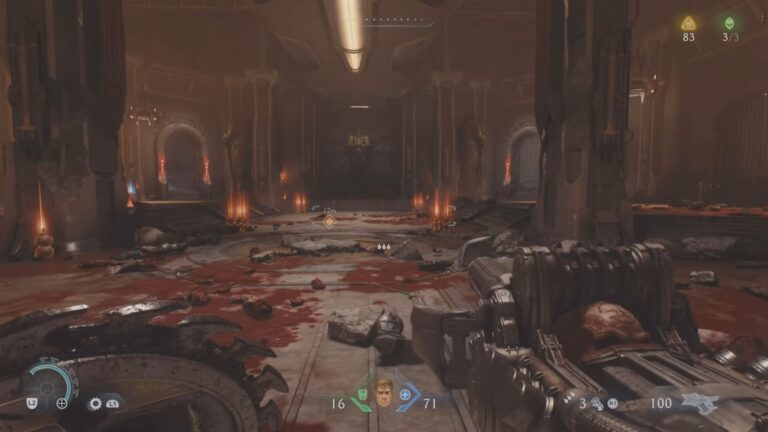Select the orange diamond objective marker

tap(329, 220)
